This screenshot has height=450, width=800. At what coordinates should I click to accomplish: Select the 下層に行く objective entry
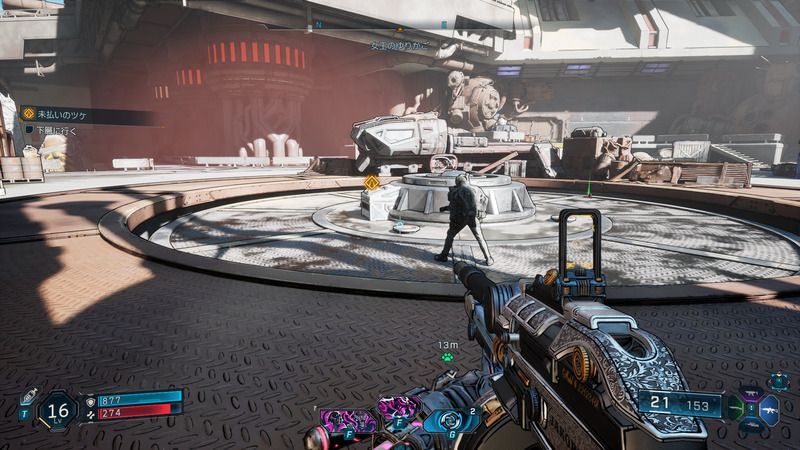coord(62,130)
